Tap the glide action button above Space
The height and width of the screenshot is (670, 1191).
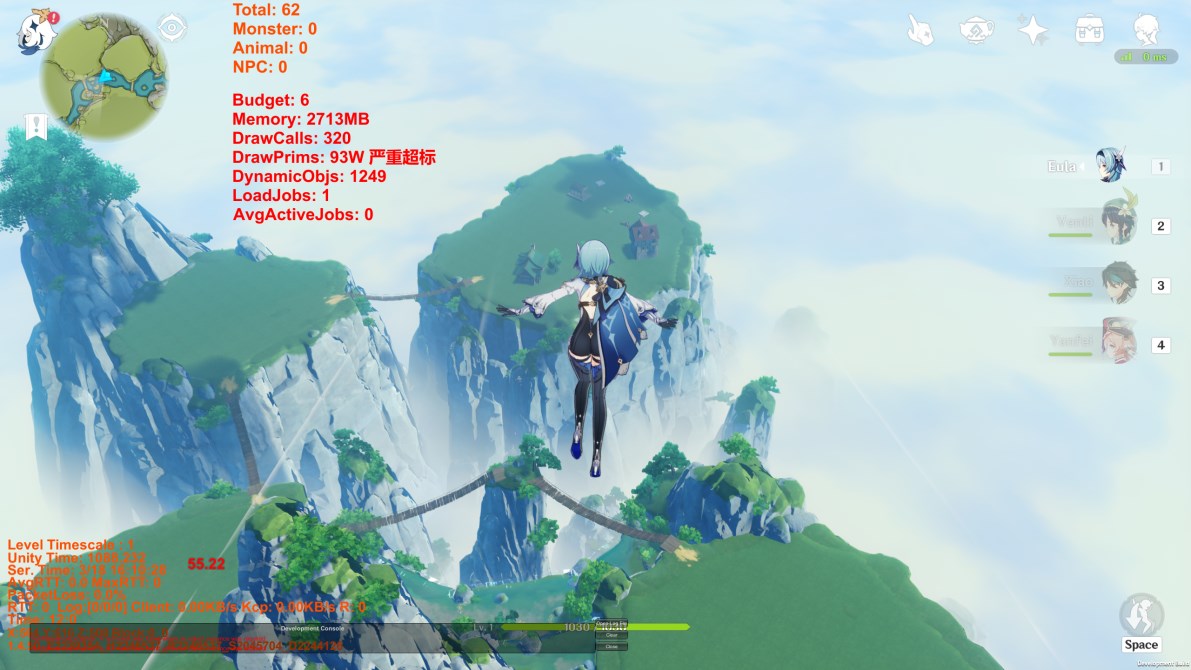point(1140,613)
